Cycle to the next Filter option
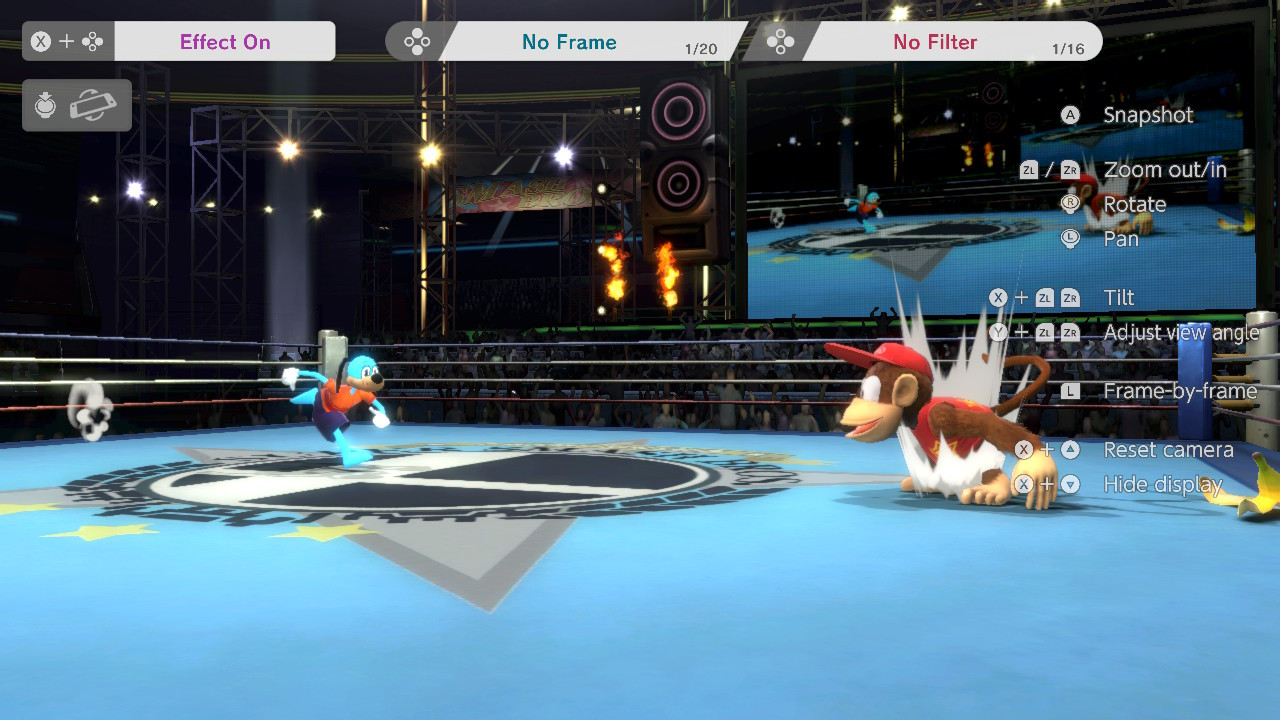1280x720 pixels. [x=933, y=41]
